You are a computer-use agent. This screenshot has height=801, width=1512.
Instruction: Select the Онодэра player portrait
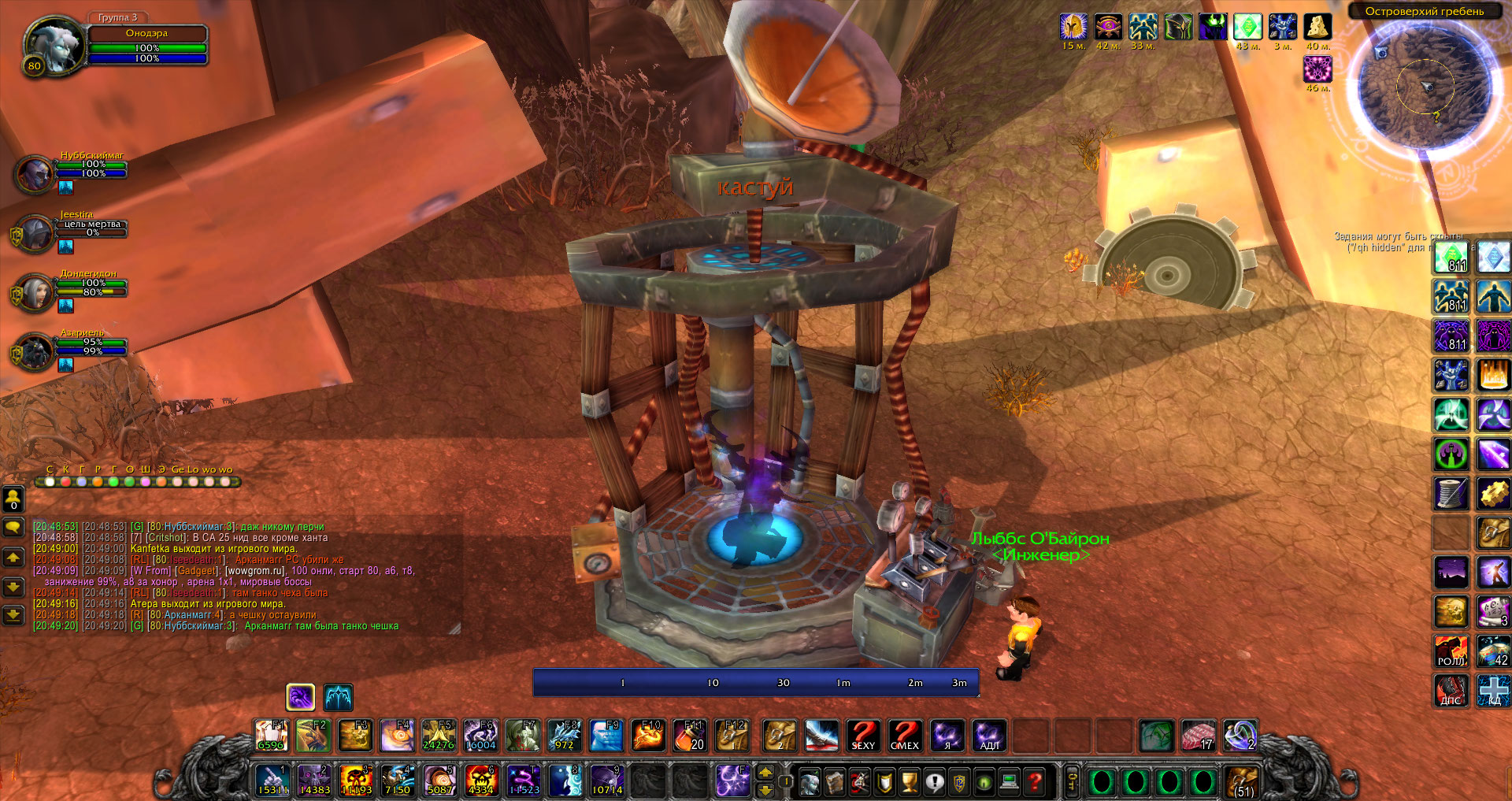coord(54,45)
